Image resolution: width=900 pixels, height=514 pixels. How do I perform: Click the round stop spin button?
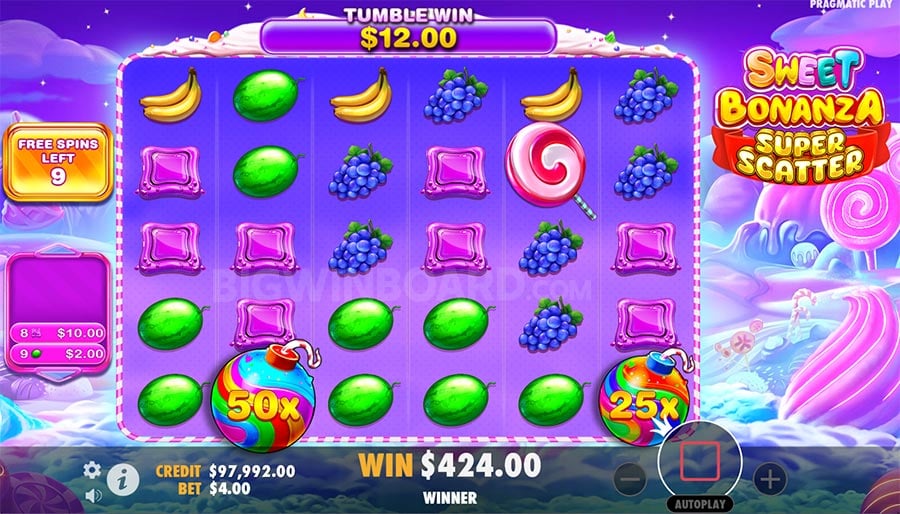point(700,461)
